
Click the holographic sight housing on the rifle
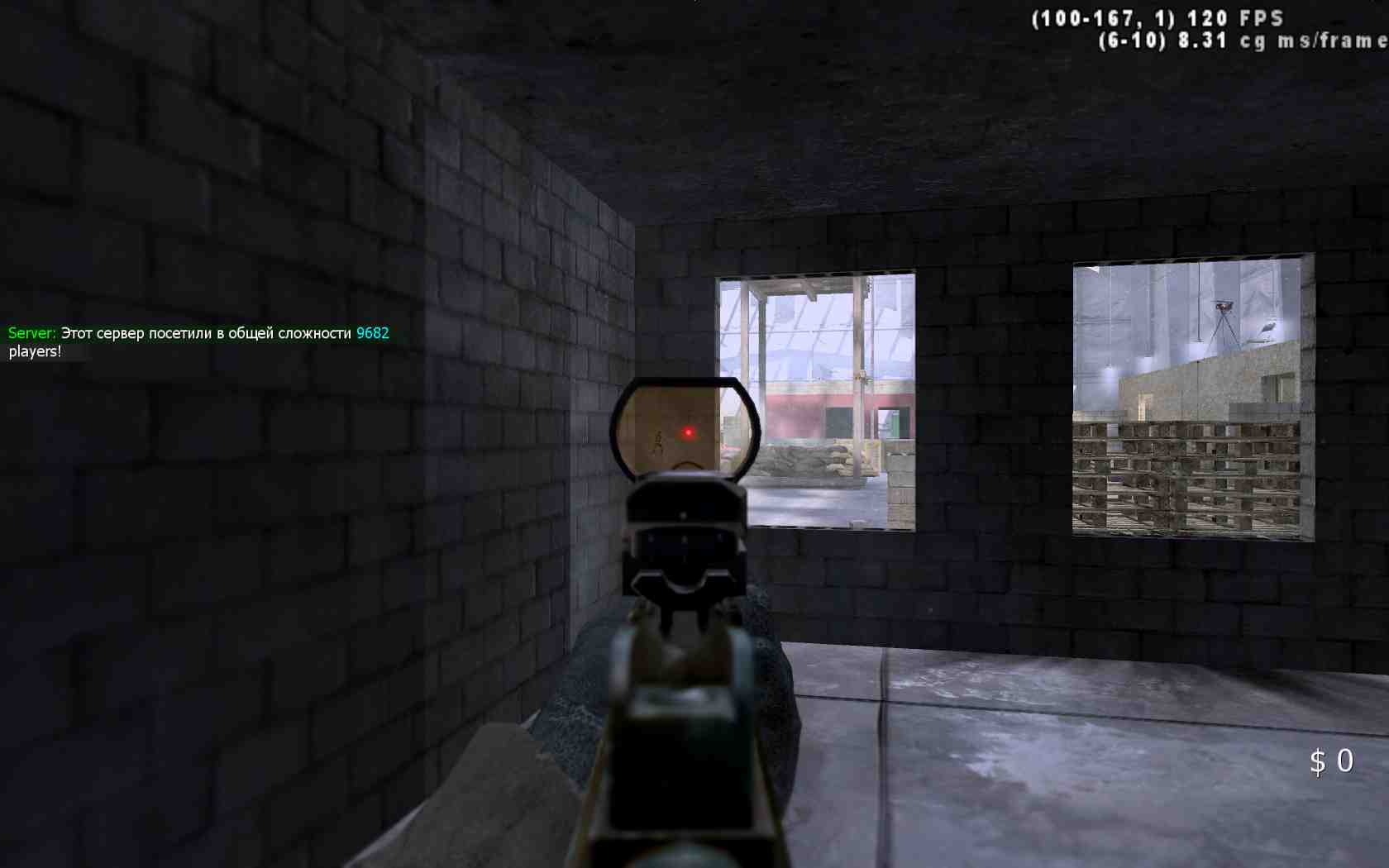coord(688,513)
